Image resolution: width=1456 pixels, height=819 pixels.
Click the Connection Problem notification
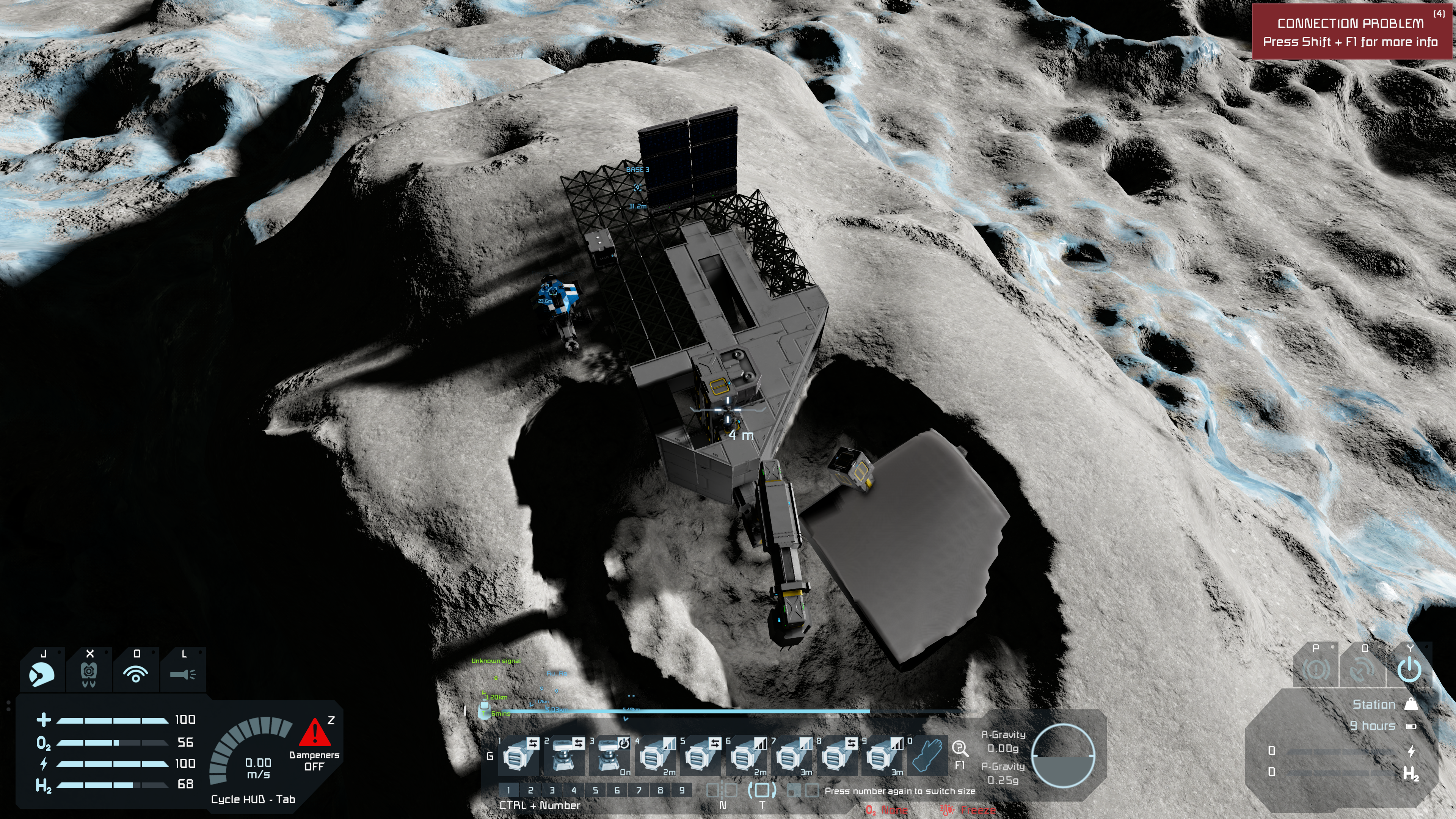coord(1351,32)
